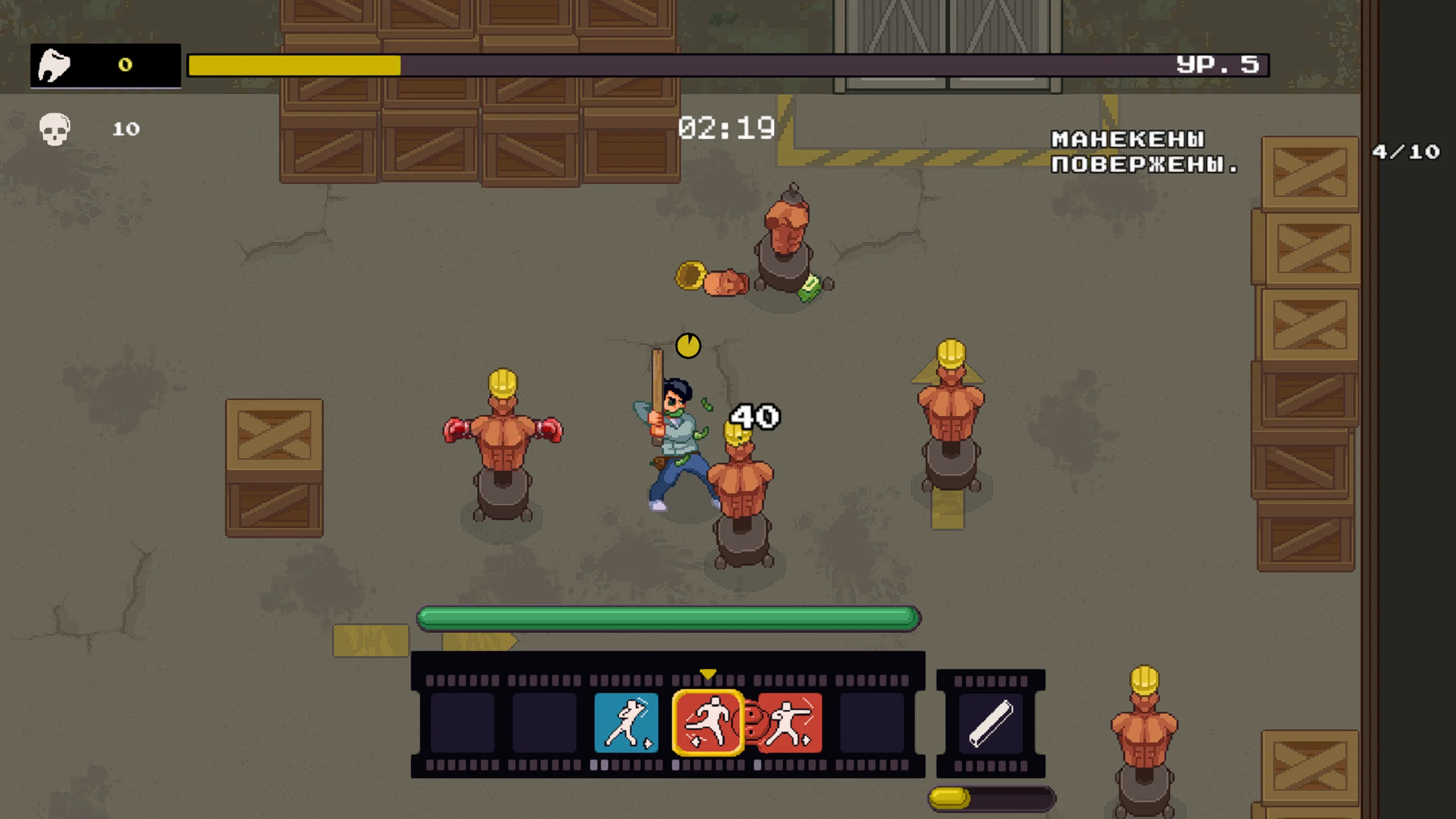1456x819 pixels.
Task: Open the 'Манекены повержены' objective tracker
Action: tap(1143, 152)
